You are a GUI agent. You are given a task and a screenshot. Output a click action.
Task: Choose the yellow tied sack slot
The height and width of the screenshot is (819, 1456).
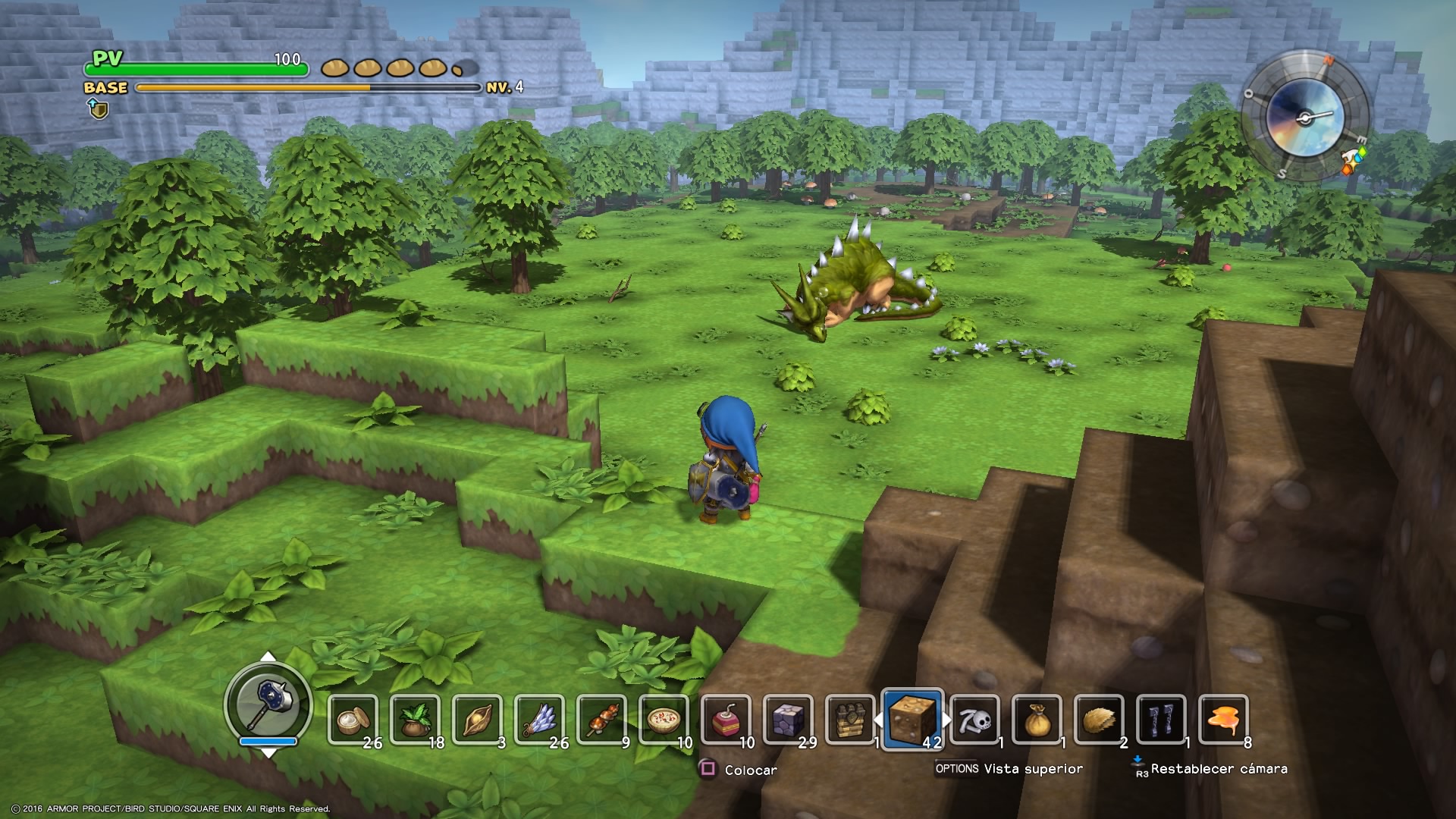[x=1037, y=720]
